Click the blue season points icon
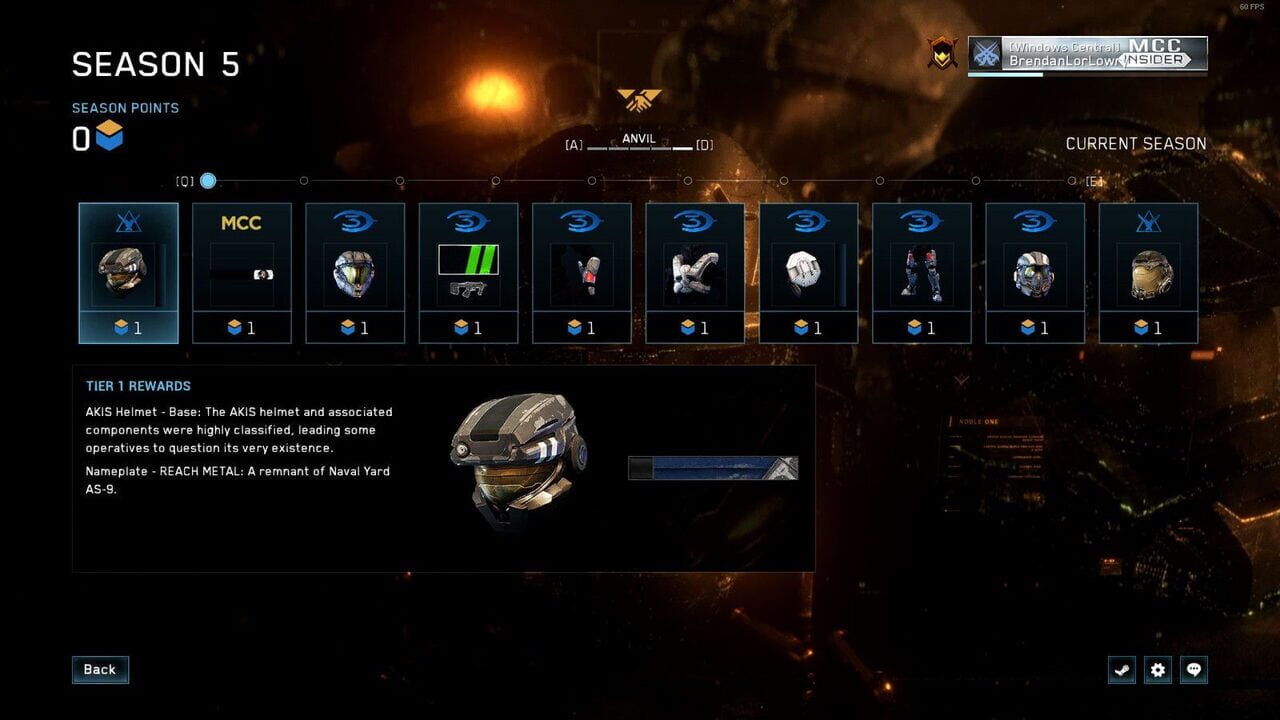 click(x=109, y=139)
